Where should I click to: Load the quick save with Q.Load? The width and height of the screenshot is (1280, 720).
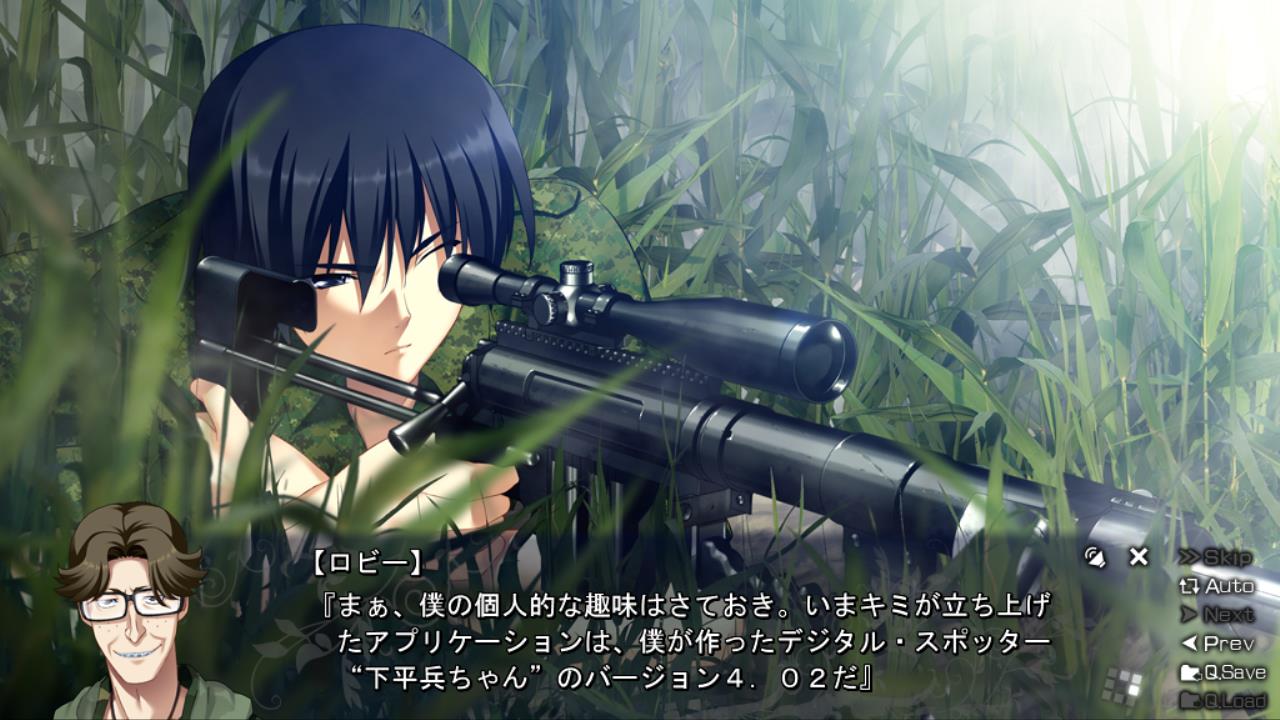click(1223, 700)
